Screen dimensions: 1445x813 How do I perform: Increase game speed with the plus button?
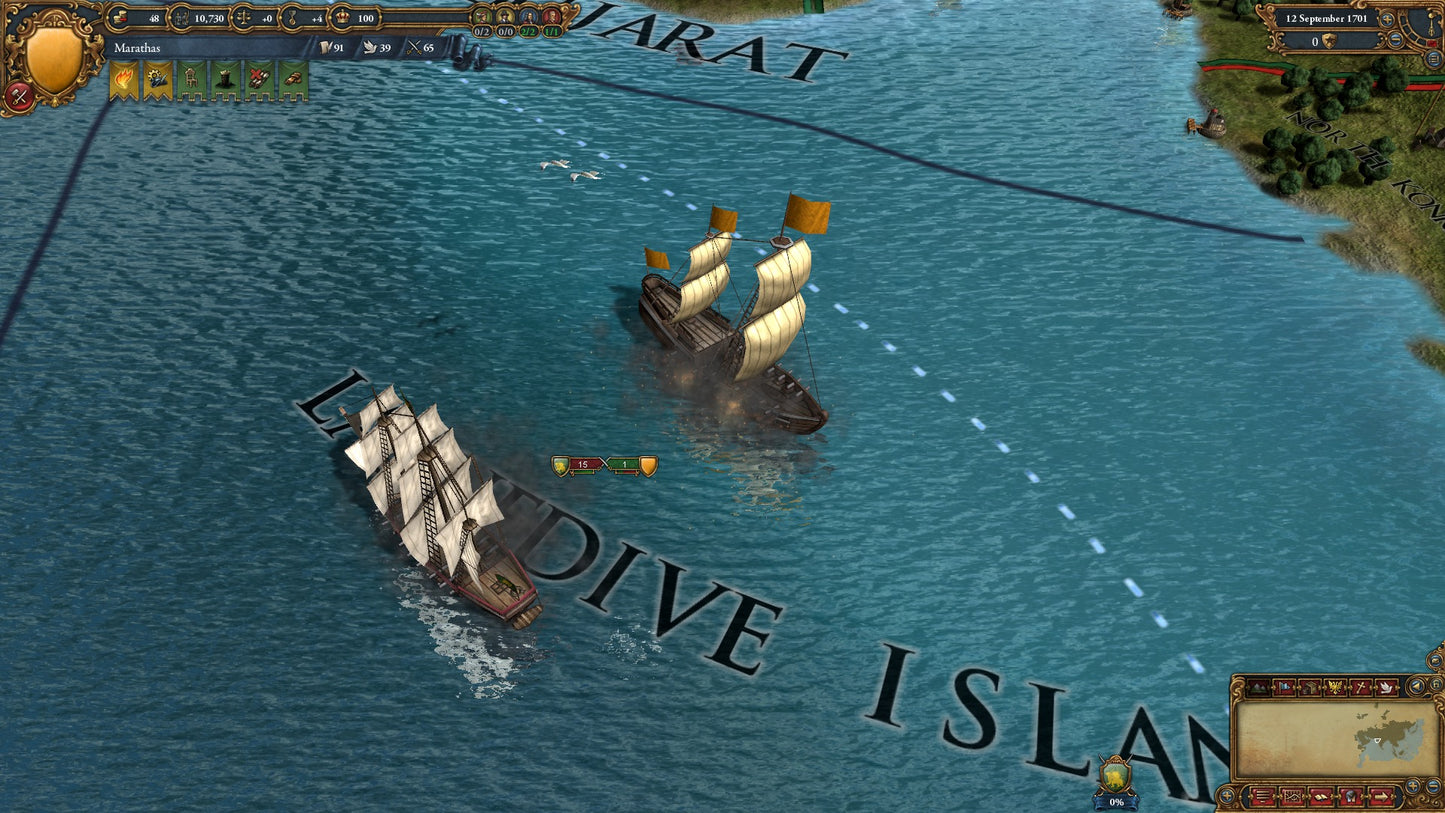[x=1386, y=19]
